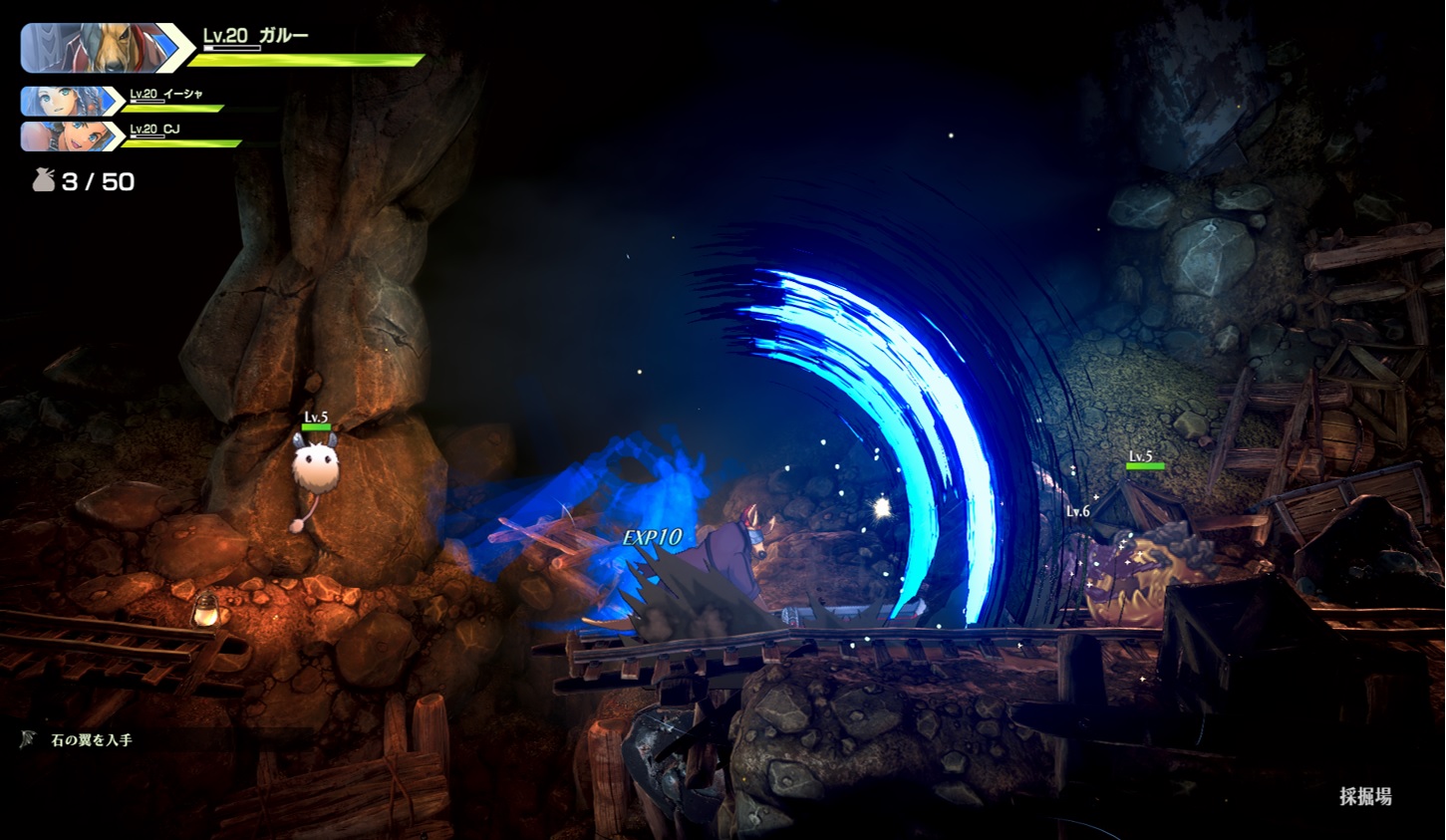Choose the Isha party member portrait
Screen dimensions: 1446x840
(66, 102)
